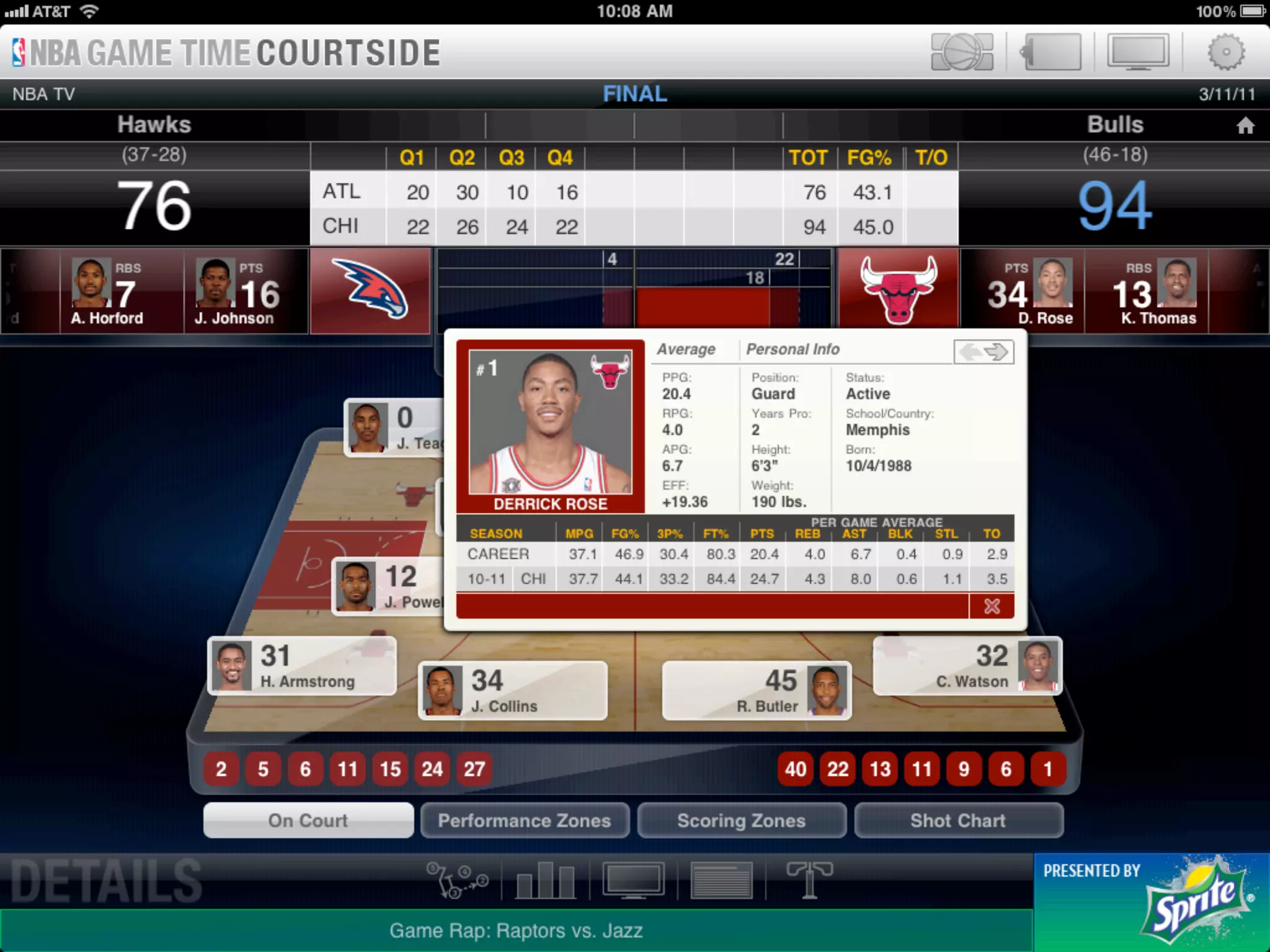This screenshot has width=1270, height=952.
Task: Open the play diagram icon
Action: pos(458,880)
